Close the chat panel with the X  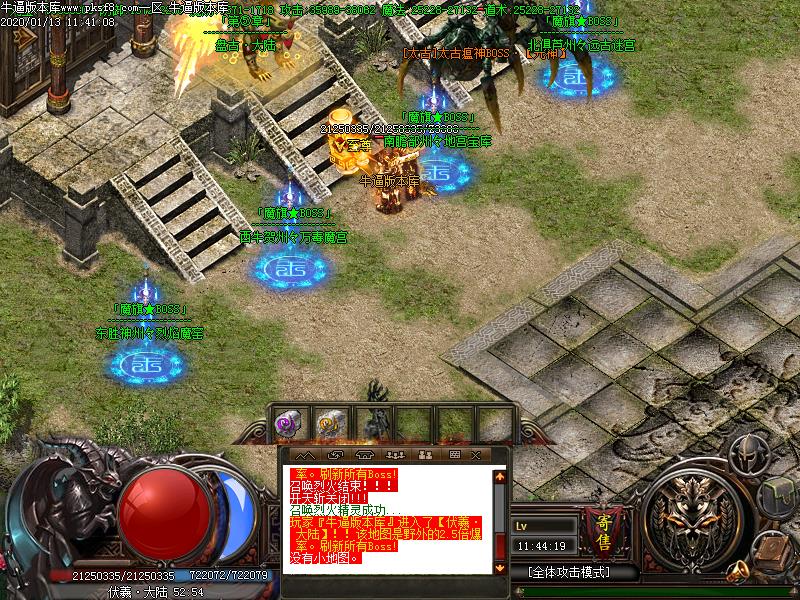[x=477, y=455]
